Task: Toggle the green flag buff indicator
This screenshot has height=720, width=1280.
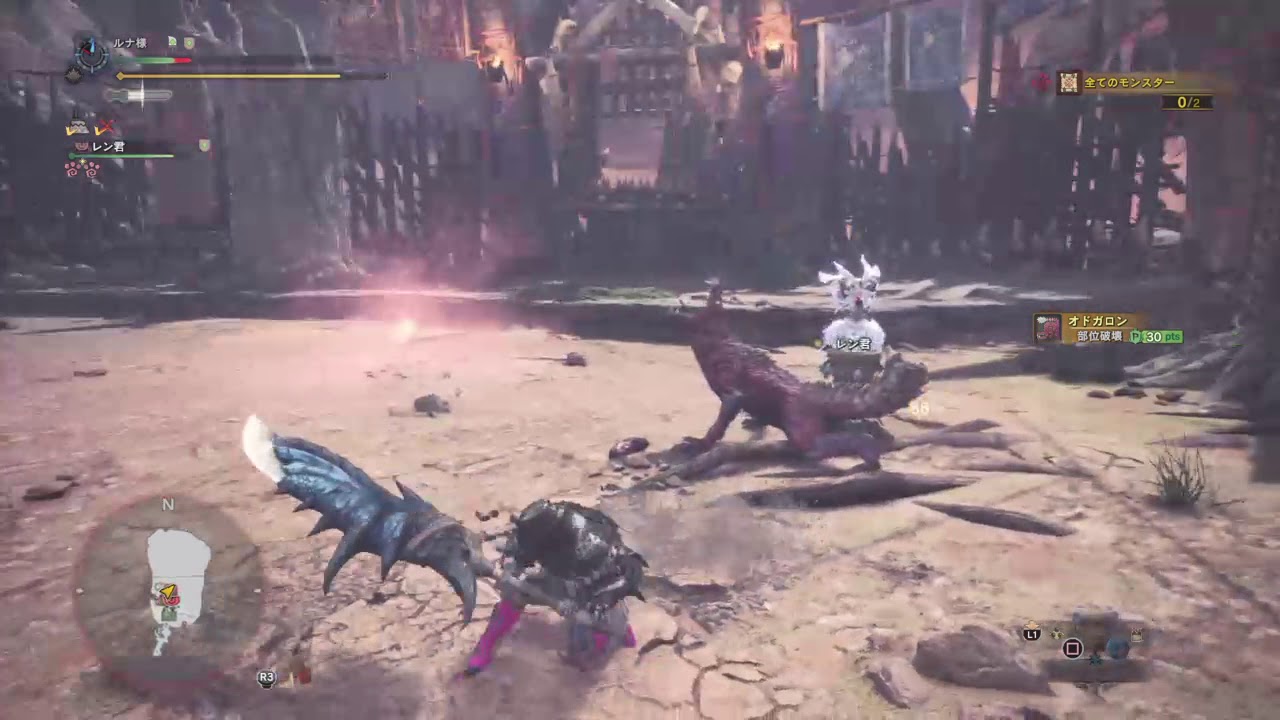Action: coord(171,41)
